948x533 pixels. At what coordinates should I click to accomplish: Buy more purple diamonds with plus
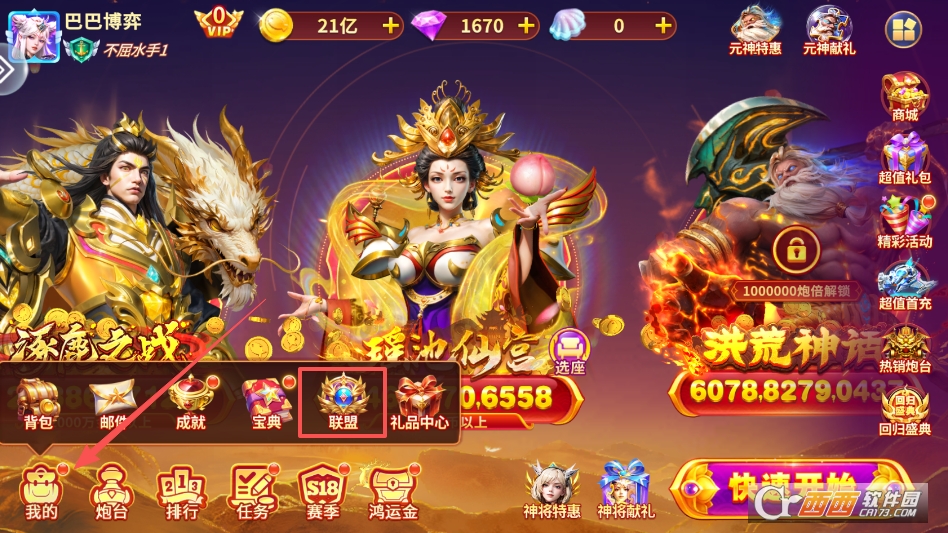(526, 25)
